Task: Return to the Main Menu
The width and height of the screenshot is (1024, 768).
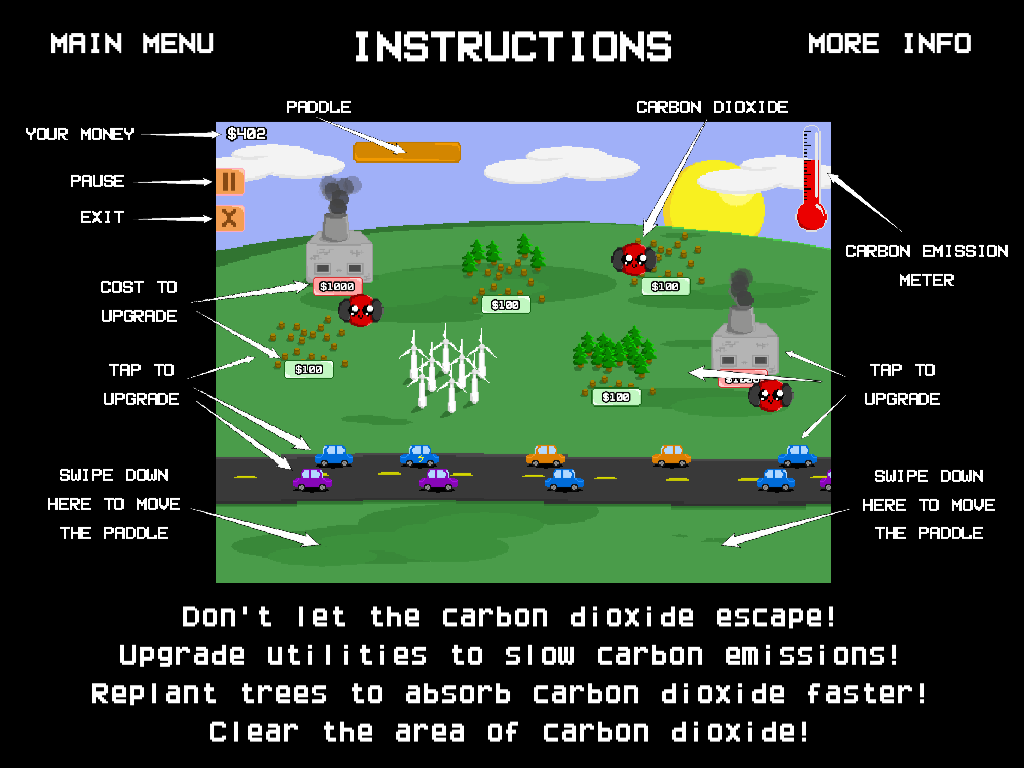Action: pyautogui.click(x=132, y=44)
